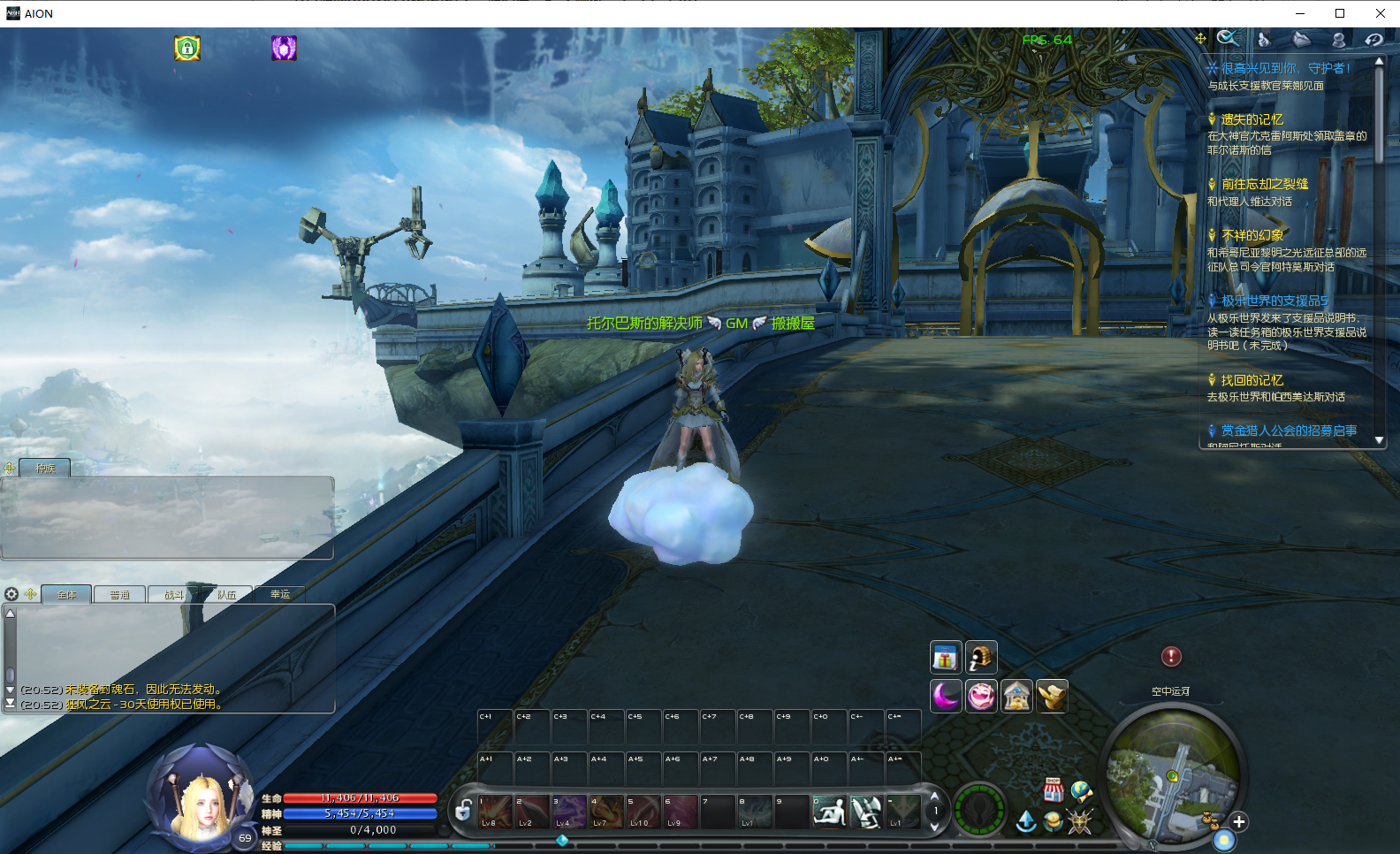Click the pink laughing cat icon
The height and width of the screenshot is (854, 1400).
(981, 697)
